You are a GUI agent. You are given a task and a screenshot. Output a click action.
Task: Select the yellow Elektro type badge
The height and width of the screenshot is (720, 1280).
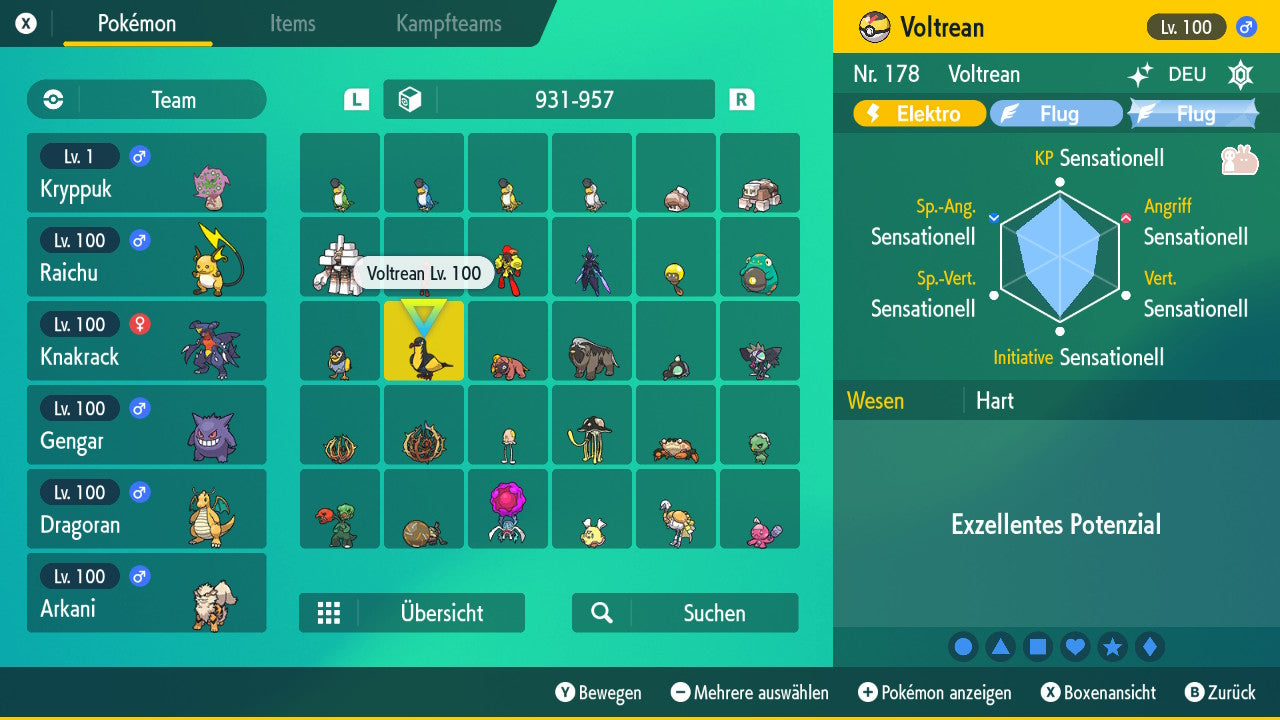[917, 113]
